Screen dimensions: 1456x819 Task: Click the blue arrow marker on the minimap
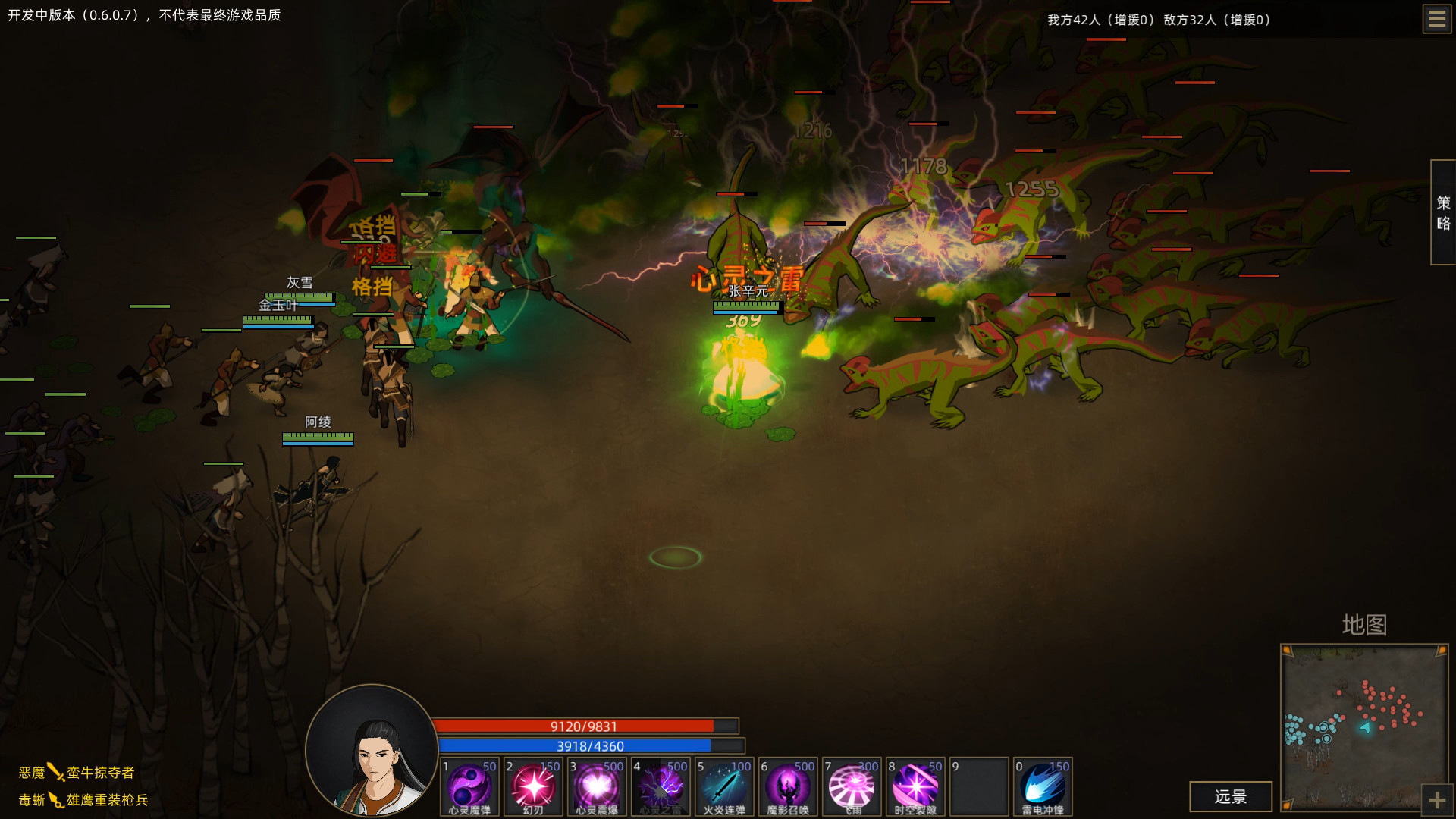[1365, 726]
